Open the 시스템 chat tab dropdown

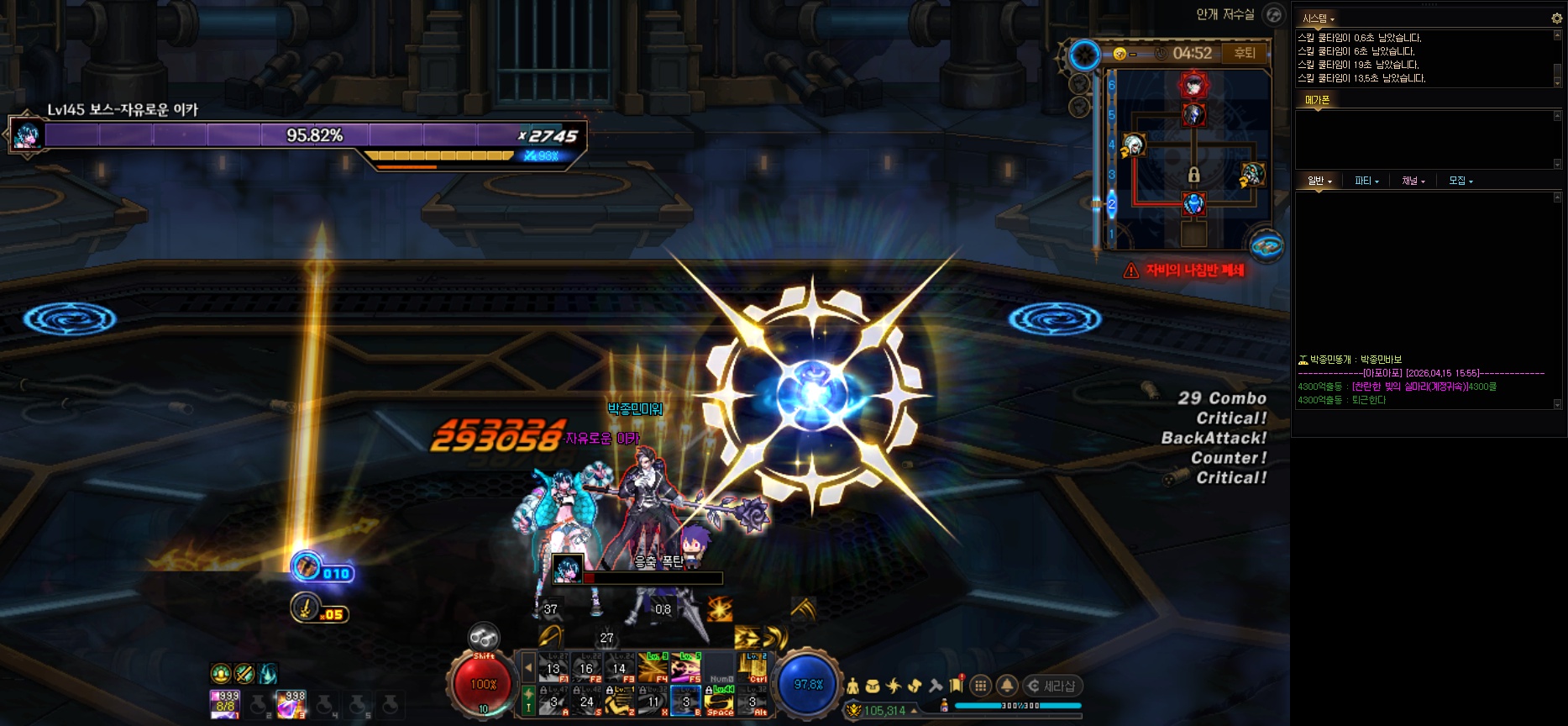point(1318,18)
